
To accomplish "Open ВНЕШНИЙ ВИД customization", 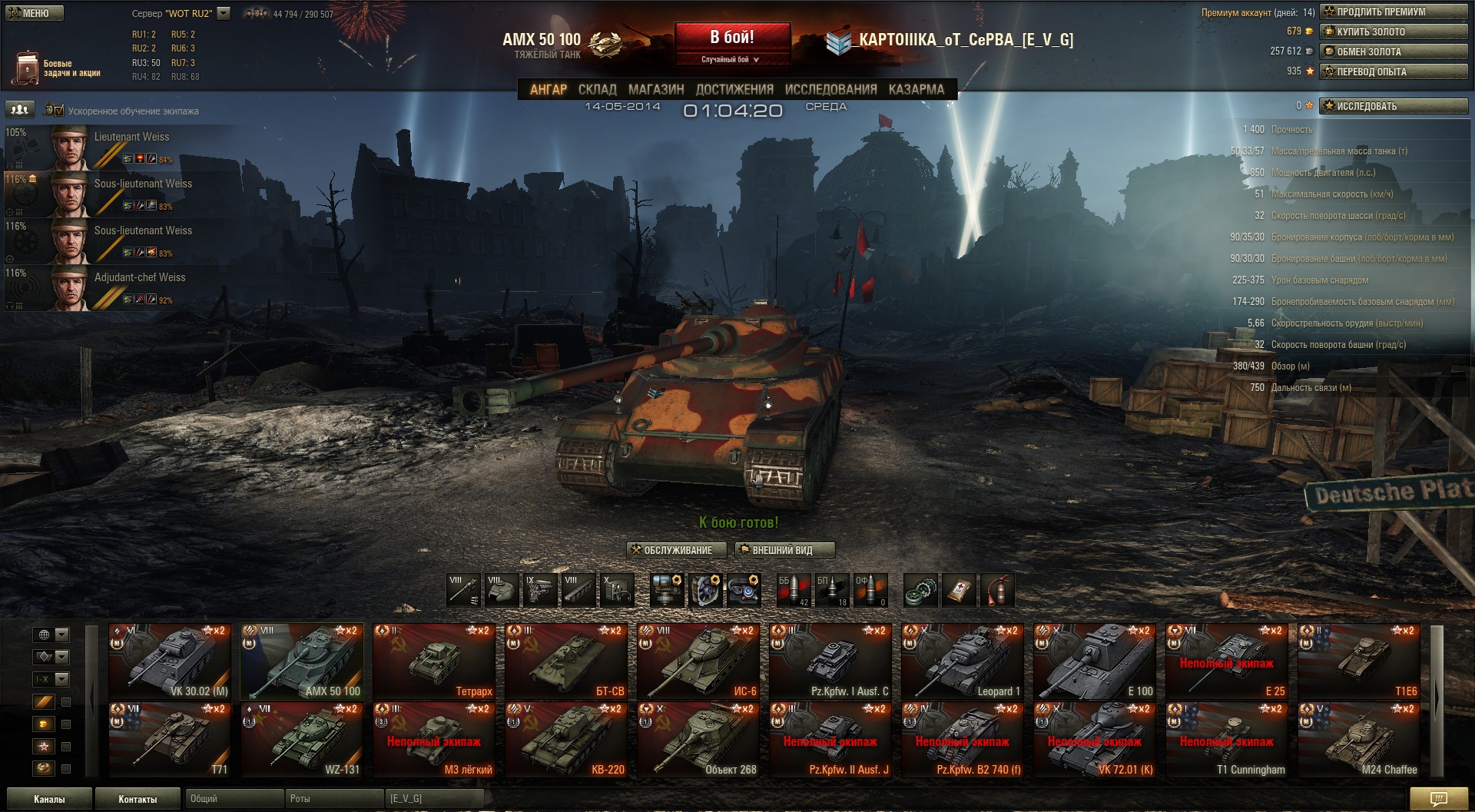I will [783, 550].
